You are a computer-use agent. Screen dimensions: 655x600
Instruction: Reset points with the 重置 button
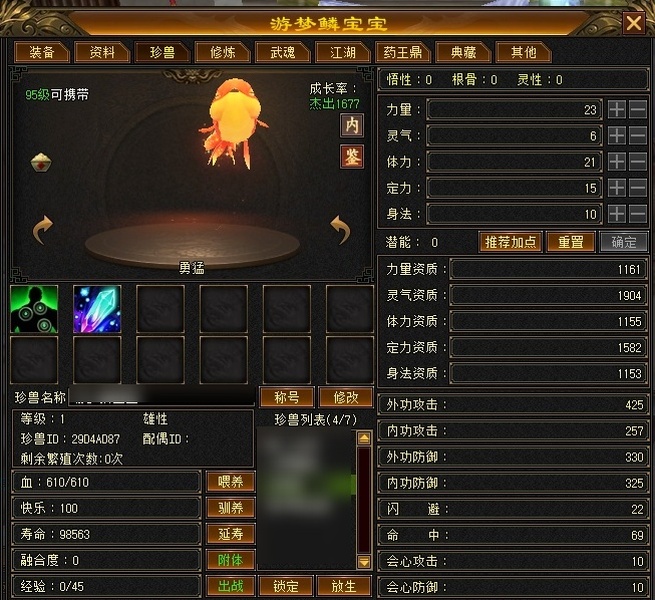(570, 242)
